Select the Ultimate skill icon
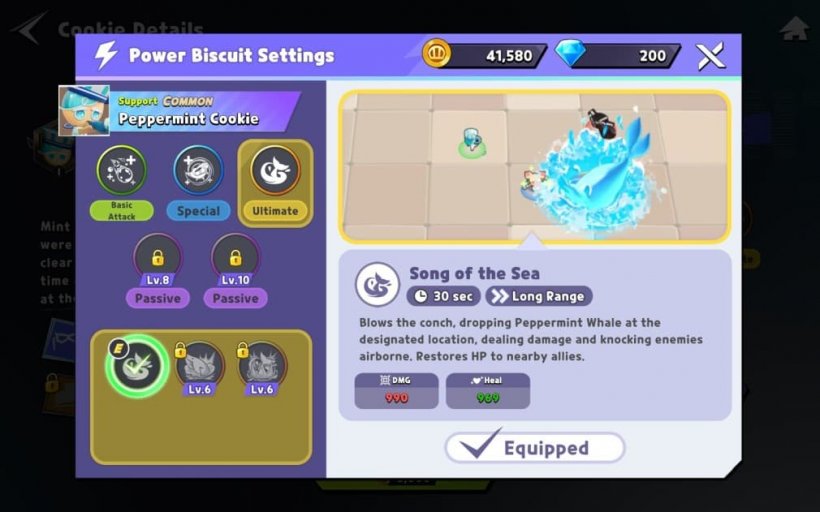The image size is (820, 512). (274, 172)
